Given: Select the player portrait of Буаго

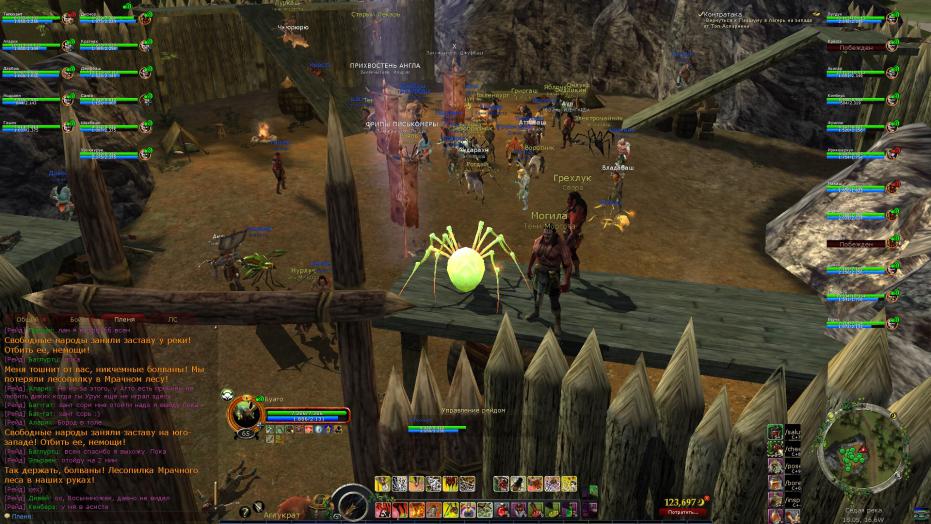Looking at the screenshot, I should (244, 414).
